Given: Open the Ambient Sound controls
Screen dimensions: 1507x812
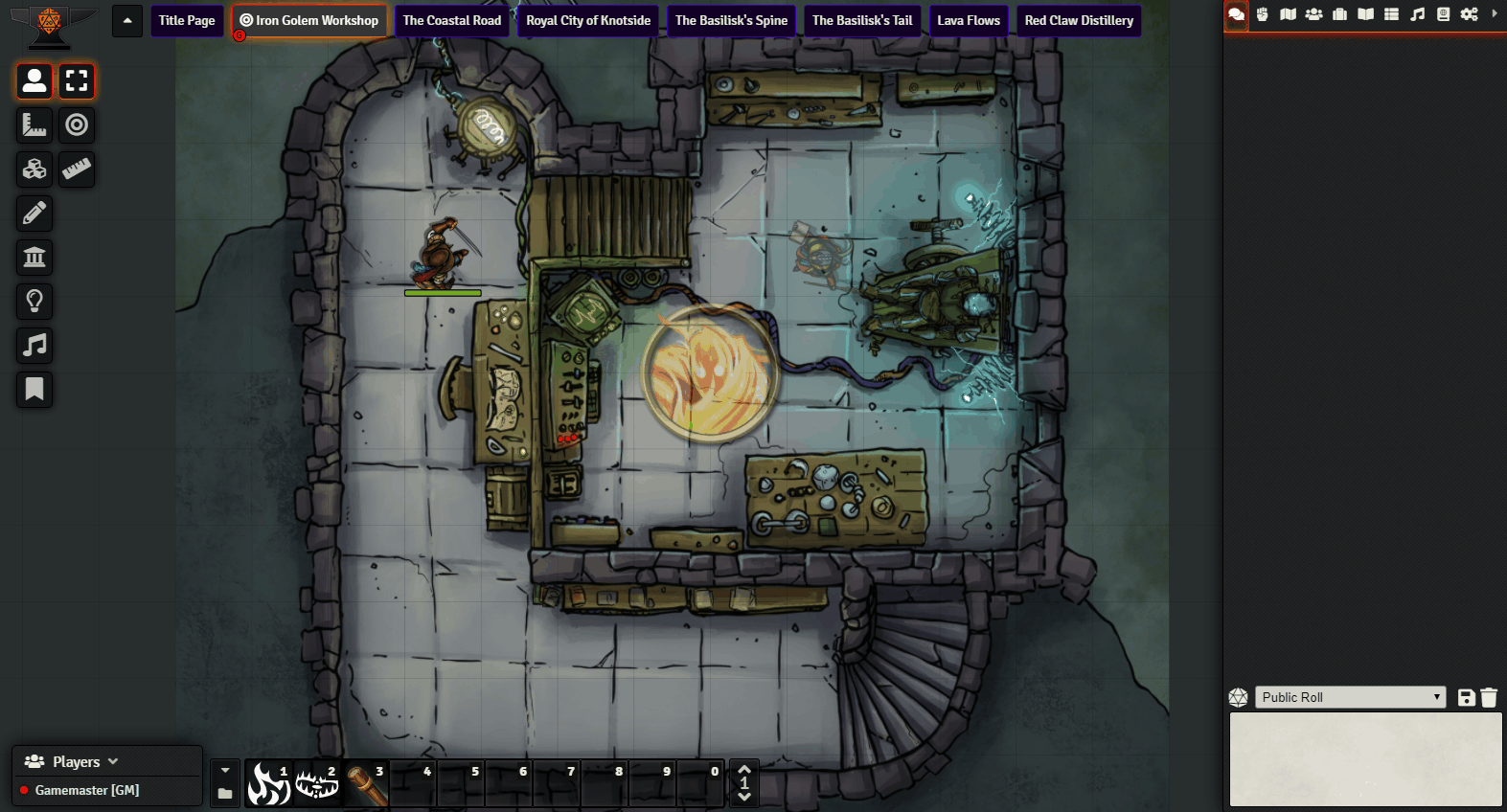Looking at the screenshot, I should (34, 345).
